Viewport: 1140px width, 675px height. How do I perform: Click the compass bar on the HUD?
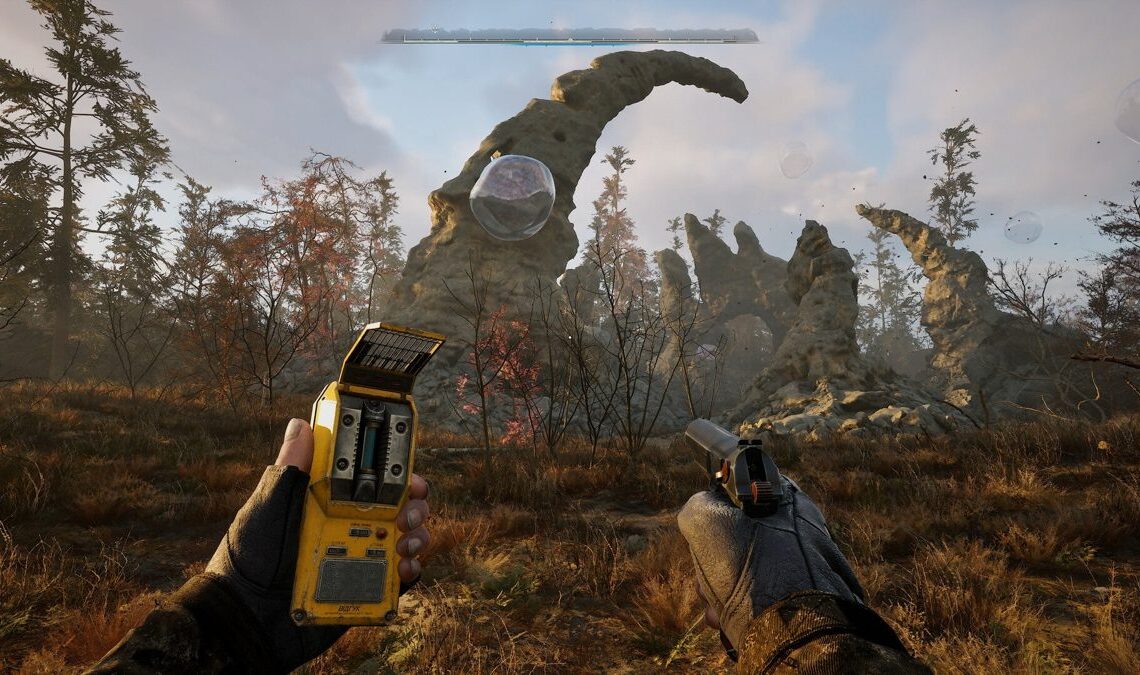pyautogui.click(x=568, y=36)
